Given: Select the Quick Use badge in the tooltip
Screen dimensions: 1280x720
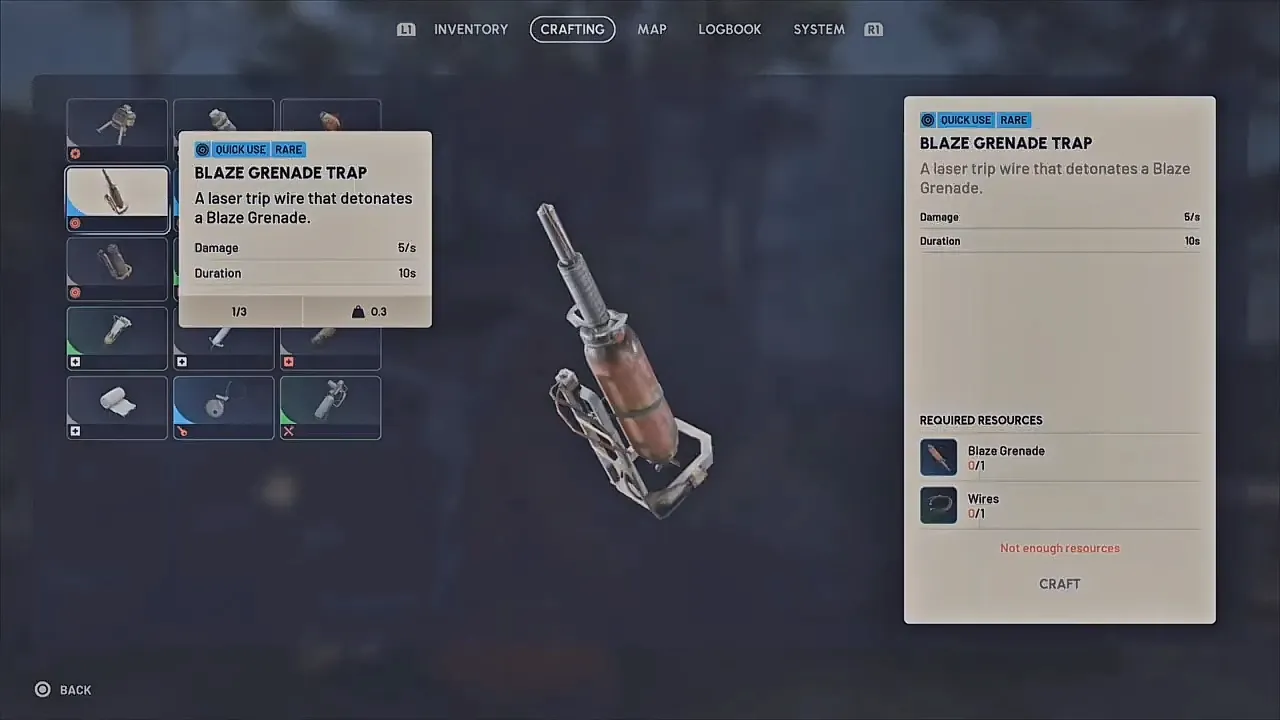Looking at the screenshot, I should (x=240, y=149).
